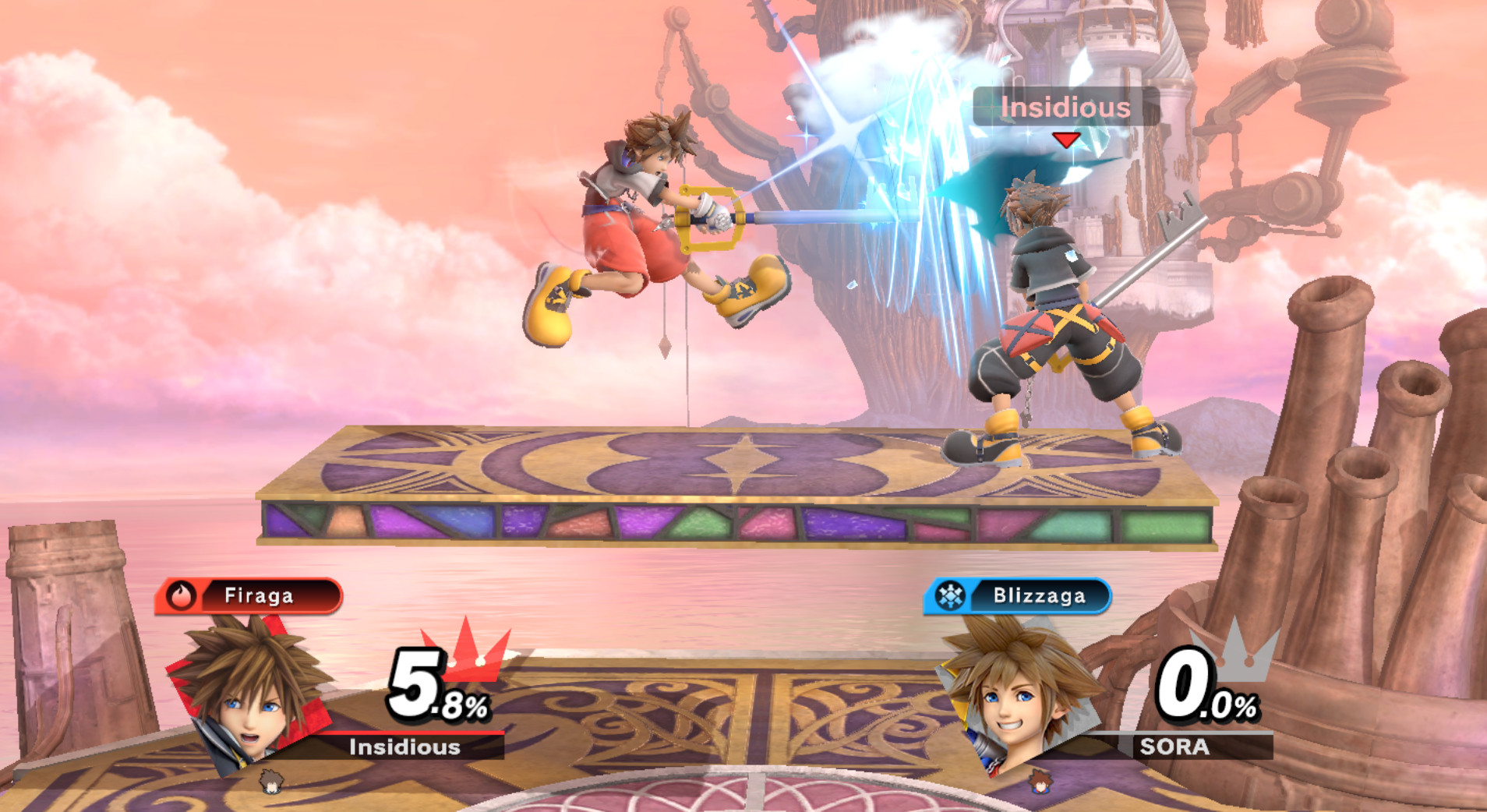Open the Insidious player name bar
Image resolution: width=1487 pixels, height=812 pixels.
tap(404, 748)
